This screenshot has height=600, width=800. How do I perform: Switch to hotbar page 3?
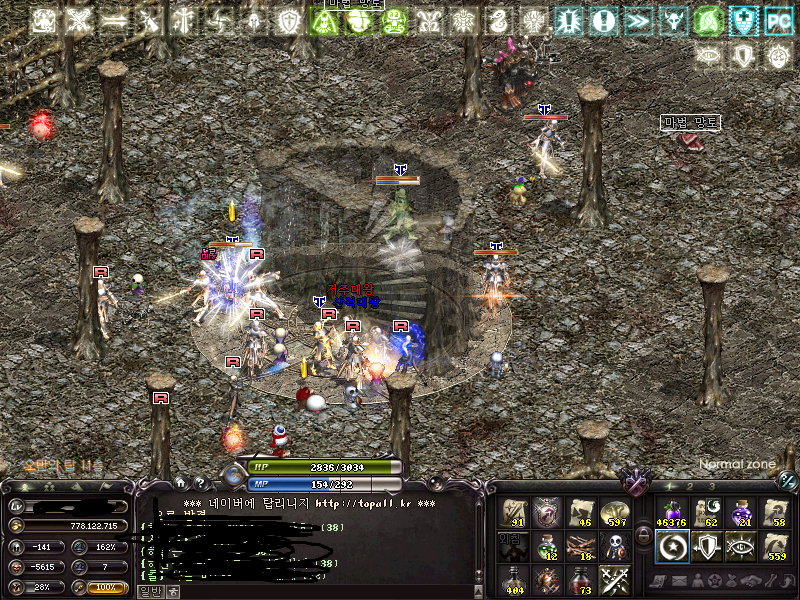click(x=711, y=486)
